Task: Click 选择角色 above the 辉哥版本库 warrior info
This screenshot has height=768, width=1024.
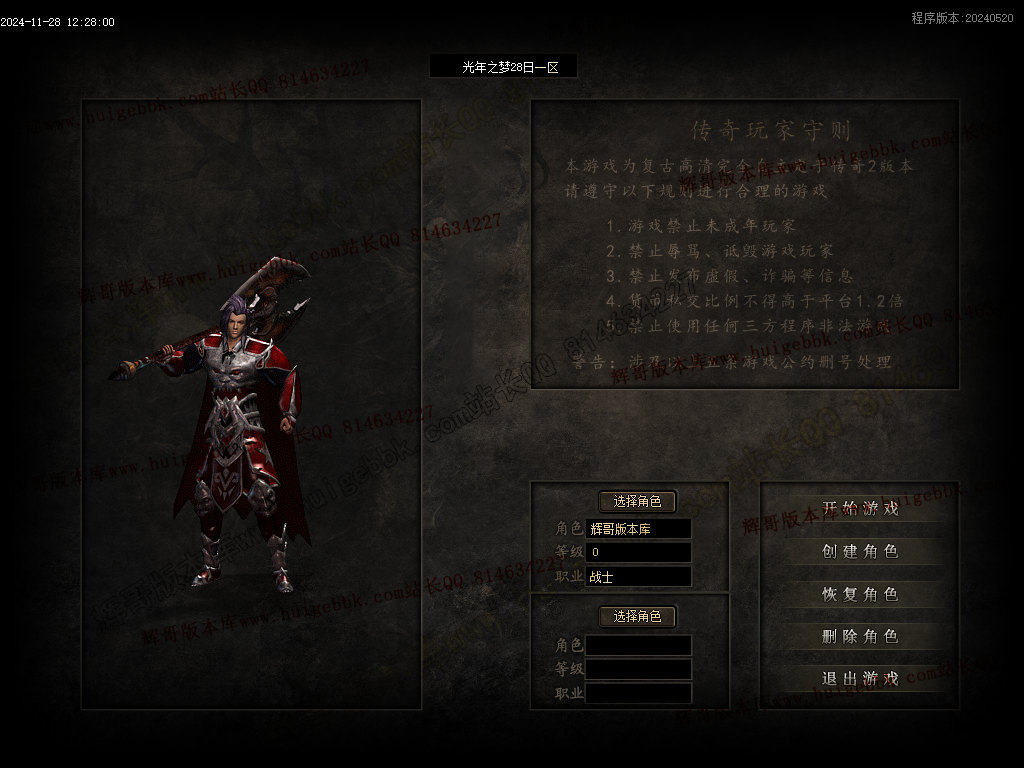Action: (637, 501)
